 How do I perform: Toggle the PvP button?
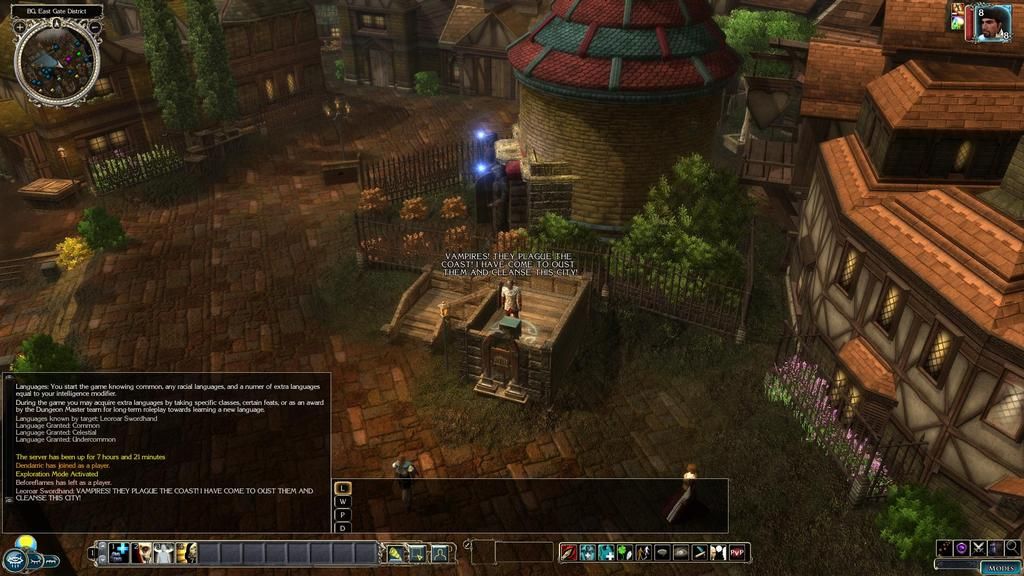click(738, 552)
